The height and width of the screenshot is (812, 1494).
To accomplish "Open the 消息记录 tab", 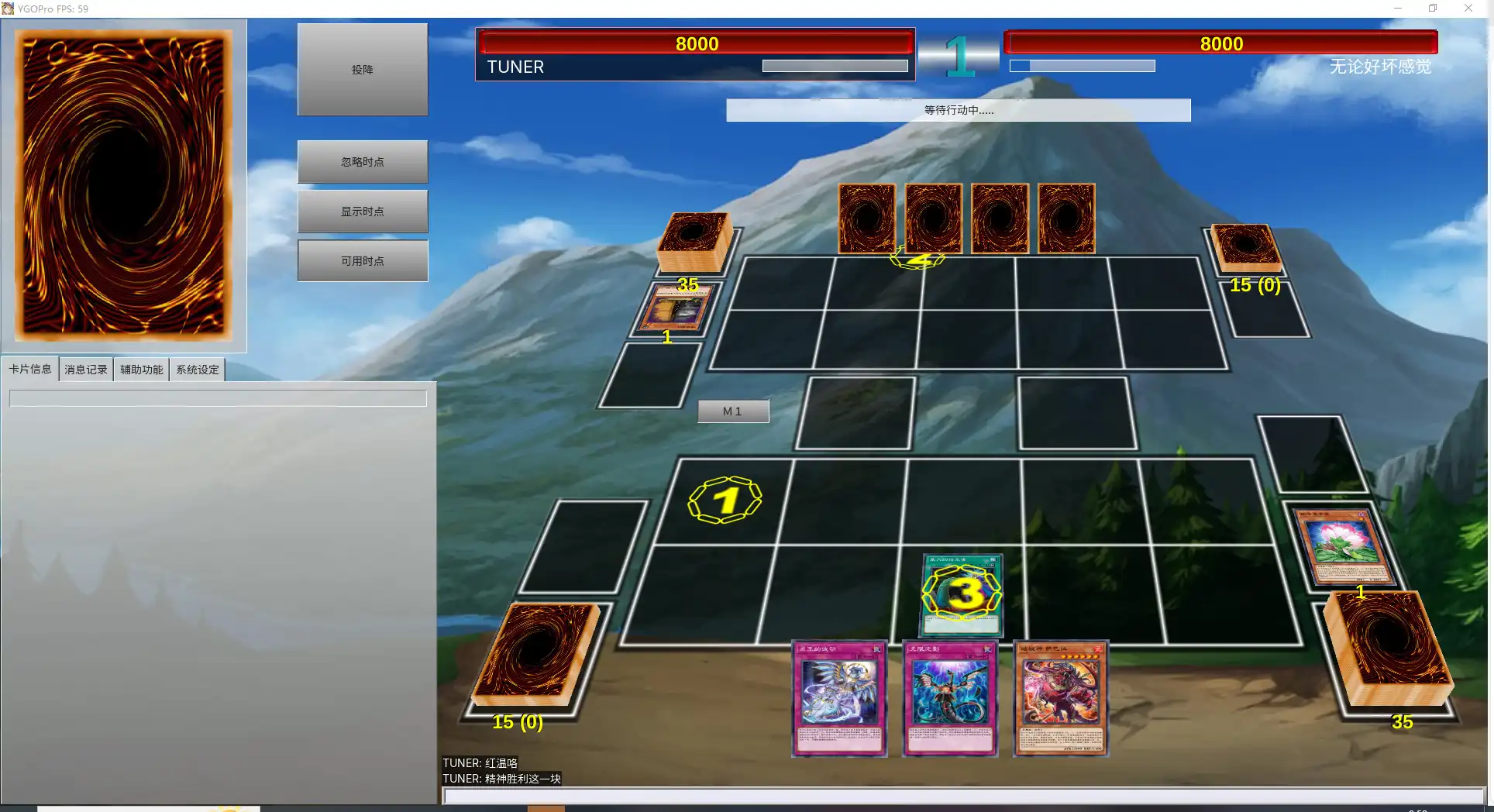I will pyautogui.click(x=86, y=370).
